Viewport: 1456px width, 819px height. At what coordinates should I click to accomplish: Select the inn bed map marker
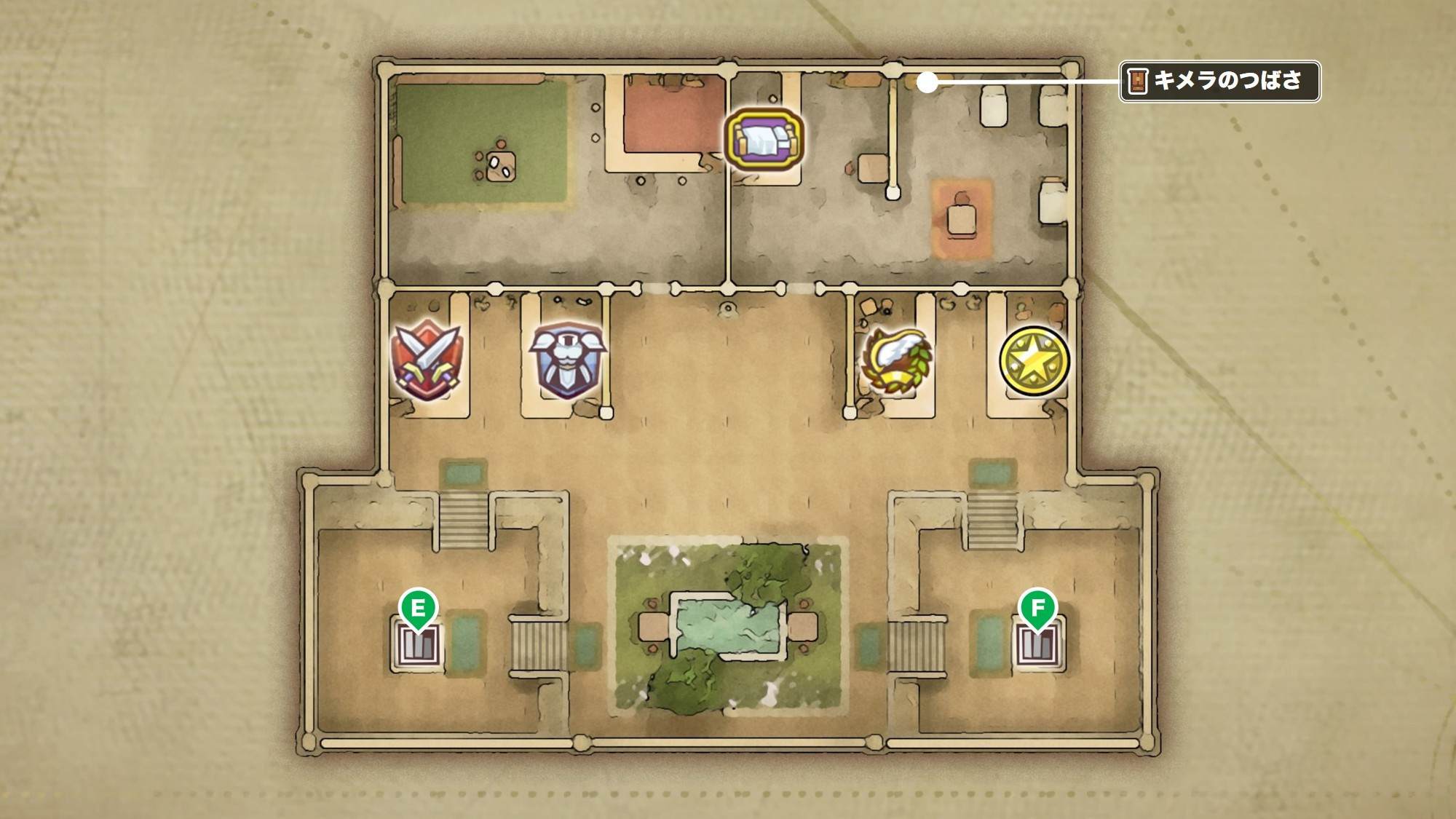(764, 141)
